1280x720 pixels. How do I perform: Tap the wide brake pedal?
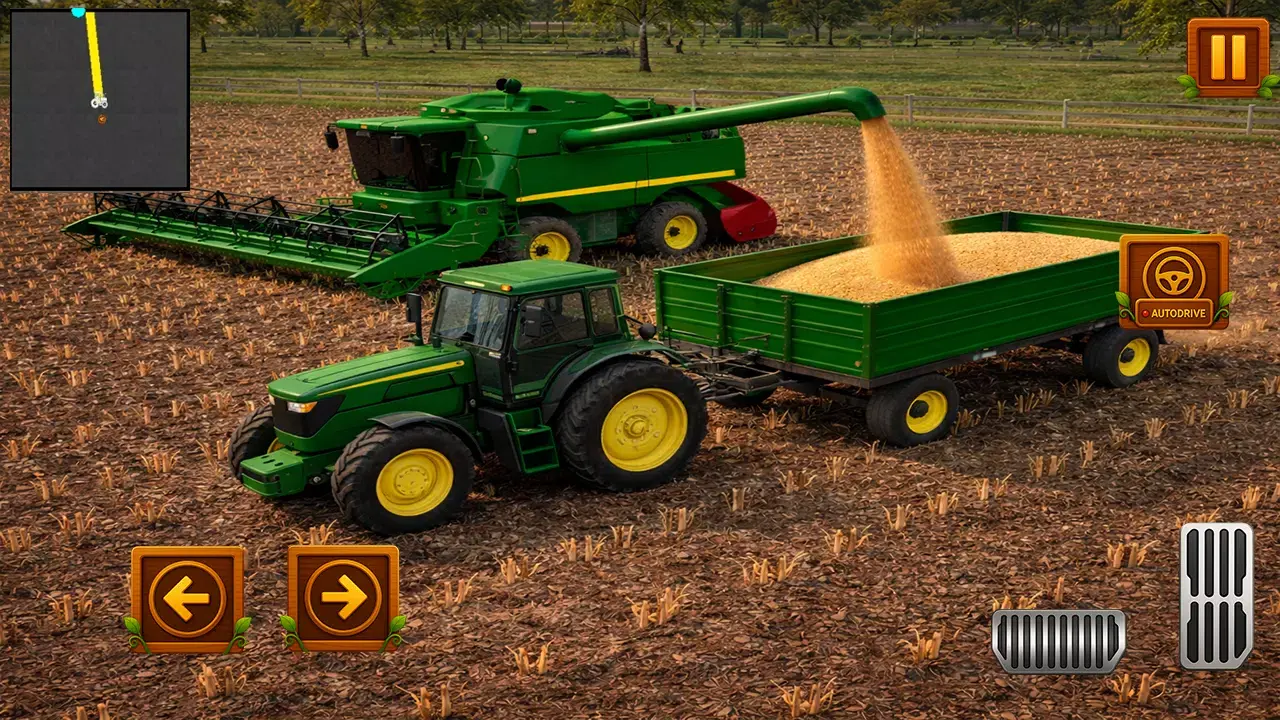(1058, 641)
